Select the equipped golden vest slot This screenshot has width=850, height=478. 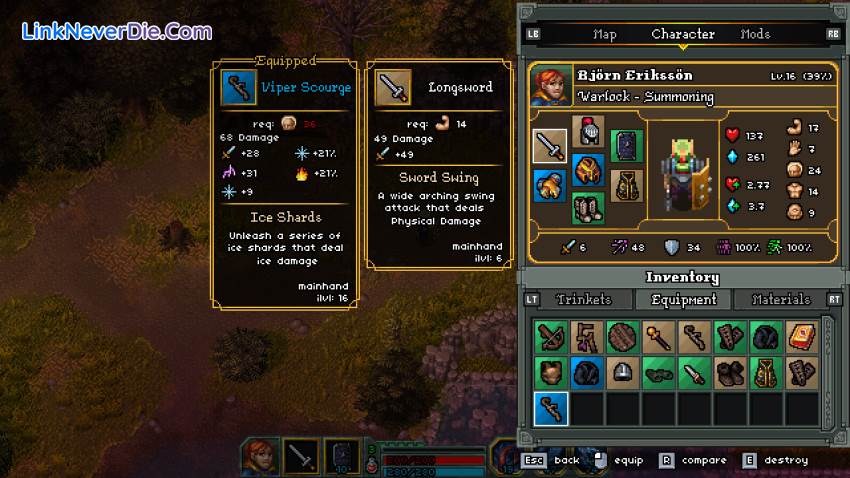pyautogui.click(x=626, y=185)
